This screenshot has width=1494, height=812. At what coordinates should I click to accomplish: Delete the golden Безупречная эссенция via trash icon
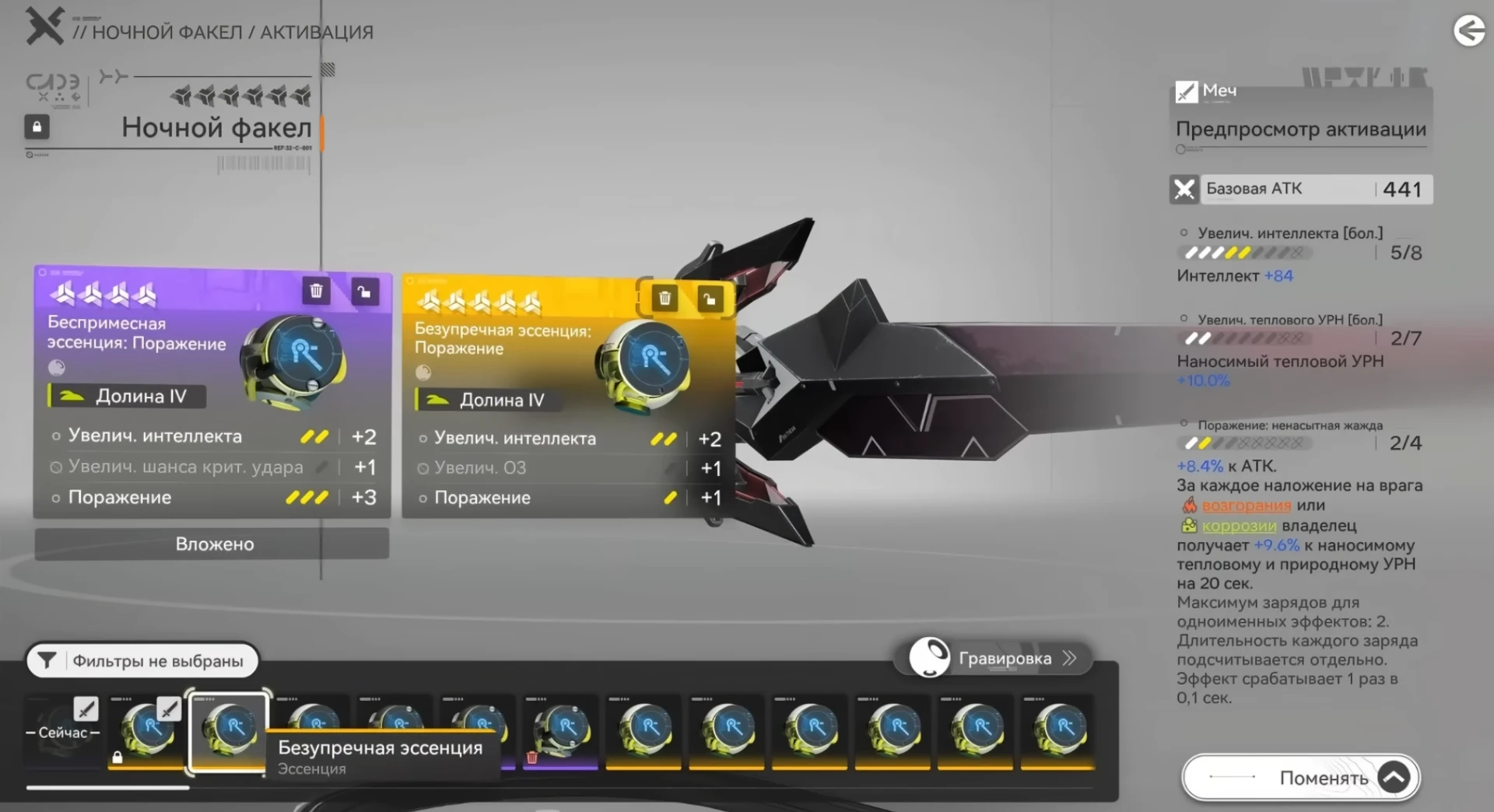pyautogui.click(x=665, y=298)
